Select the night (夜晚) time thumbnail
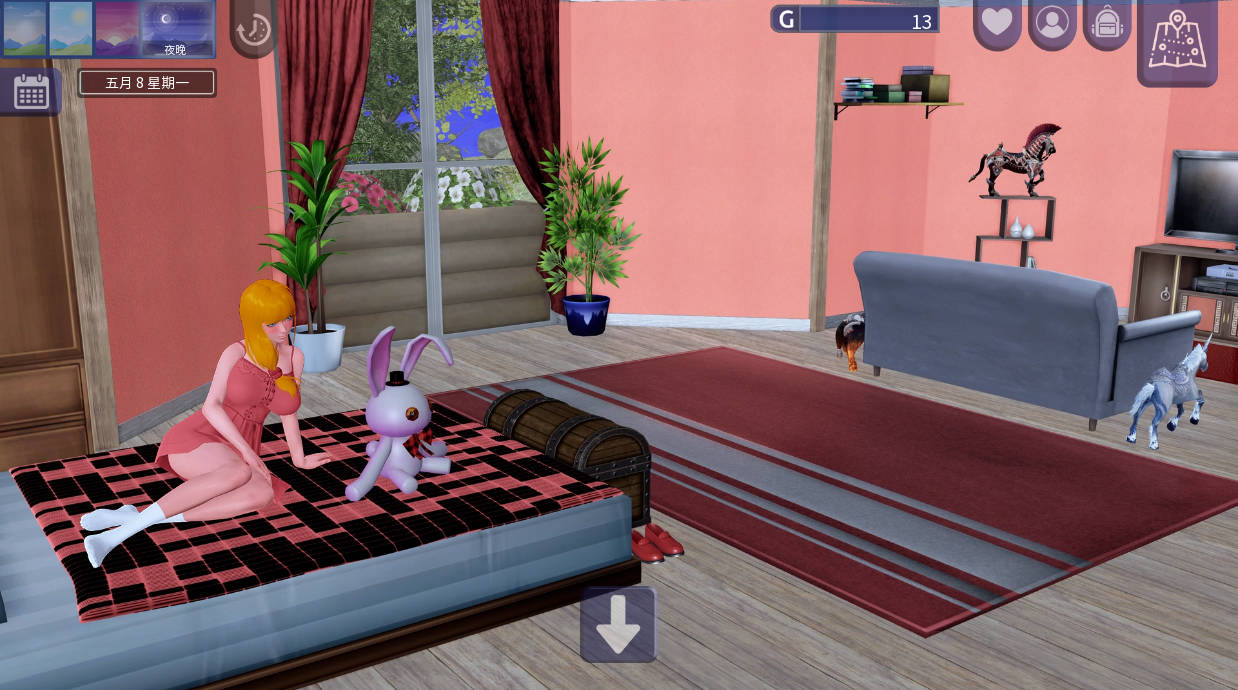The width and height of the screenshot is (1238, 690). click(x=177, y=28)
